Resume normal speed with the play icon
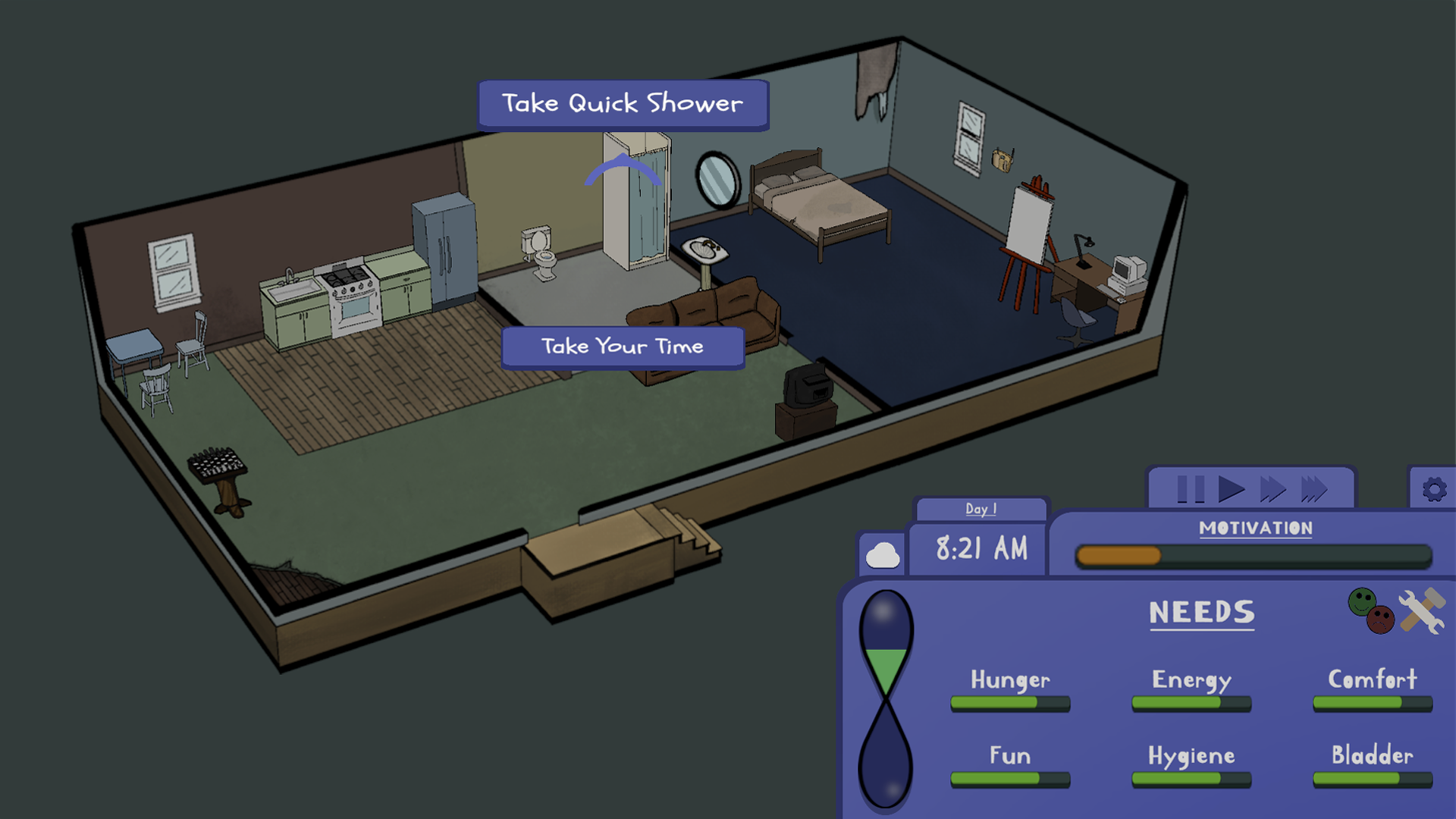The height and width of the screenshot is (819, 1456). pyautogui.click(x=1232, y=489)
